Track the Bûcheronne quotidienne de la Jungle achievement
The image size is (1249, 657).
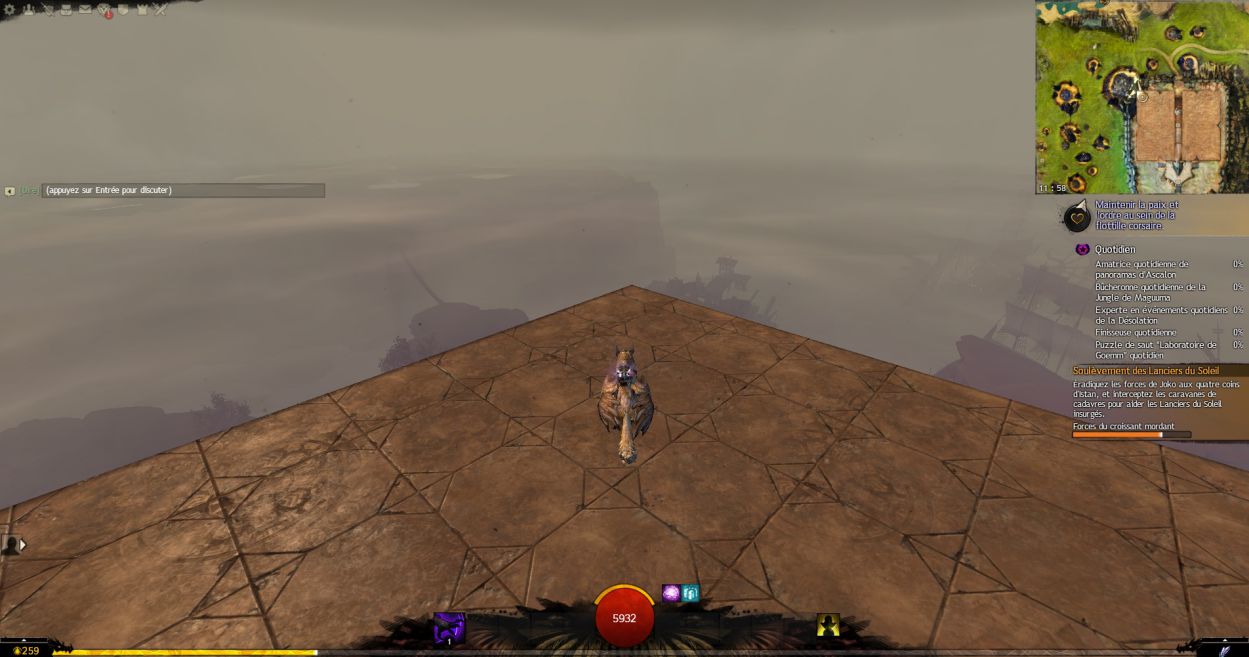coord(1150,291)
